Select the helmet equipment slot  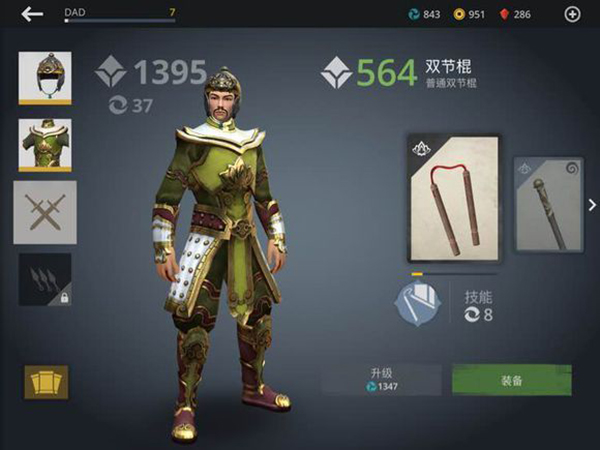tap(45, 78)
